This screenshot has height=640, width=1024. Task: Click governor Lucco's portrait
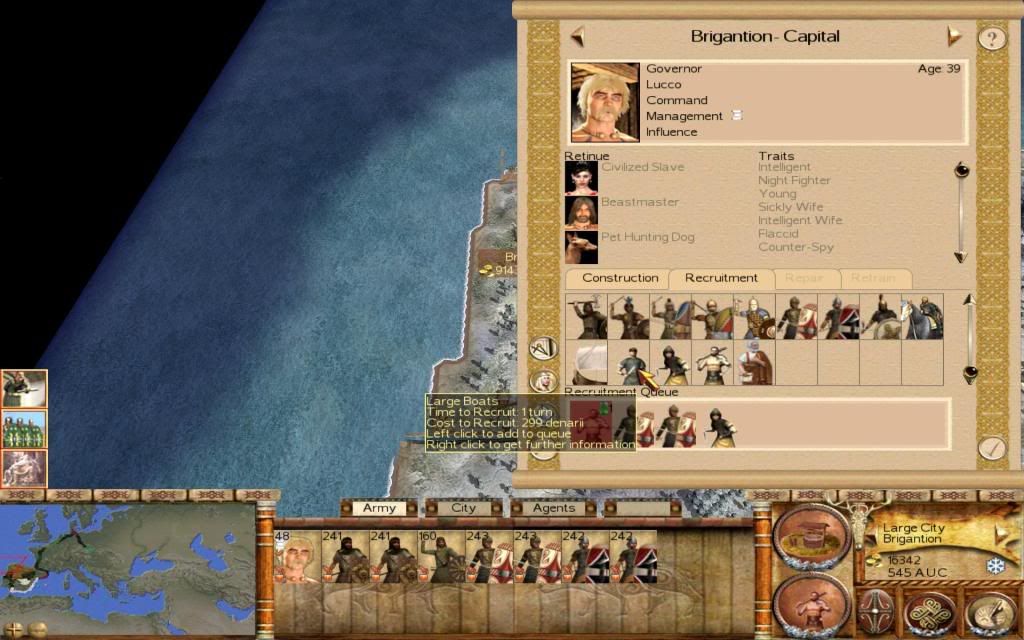pos(605,102)
